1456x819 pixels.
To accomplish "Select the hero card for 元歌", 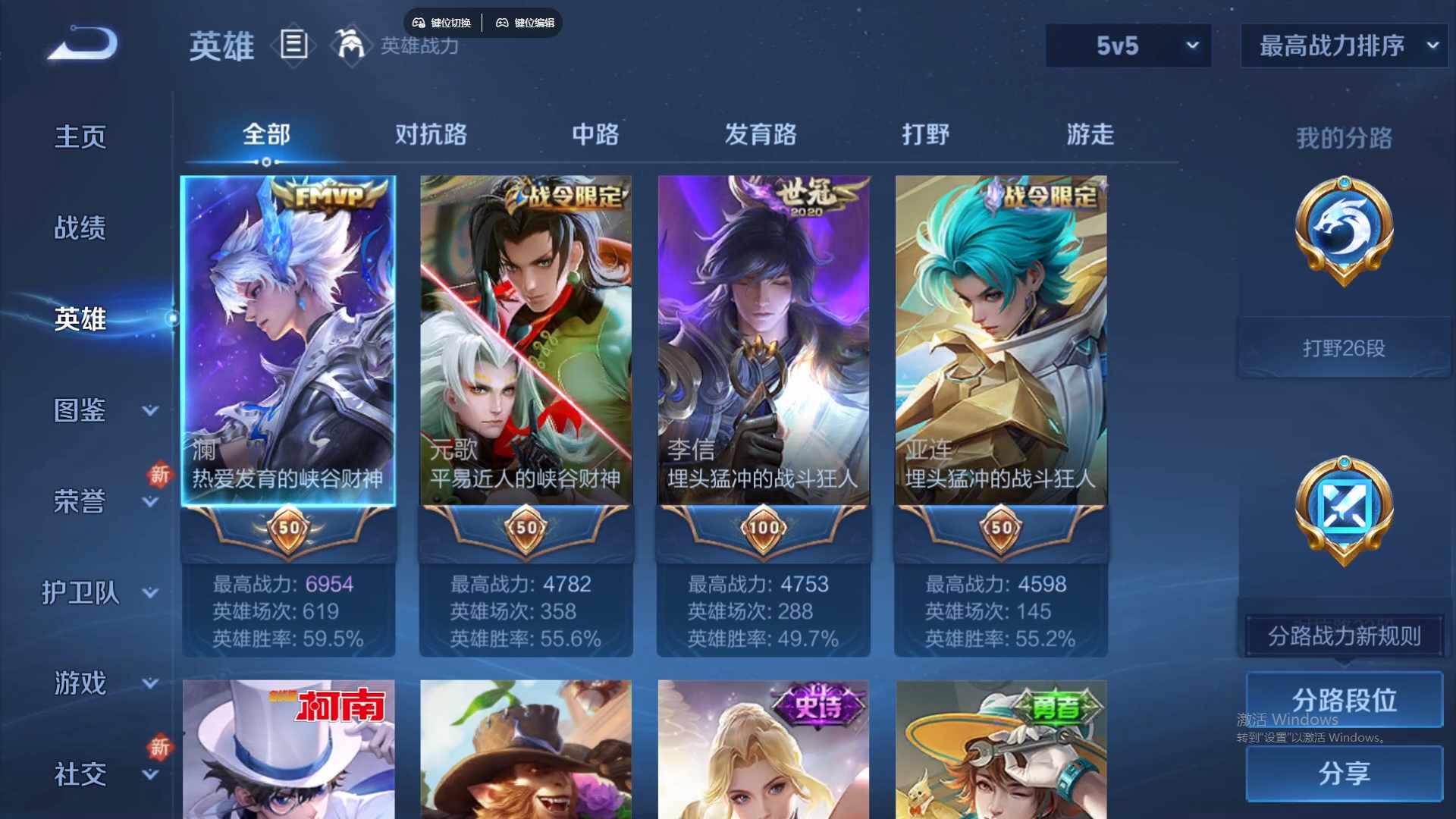I will click(x=526, y=341).
